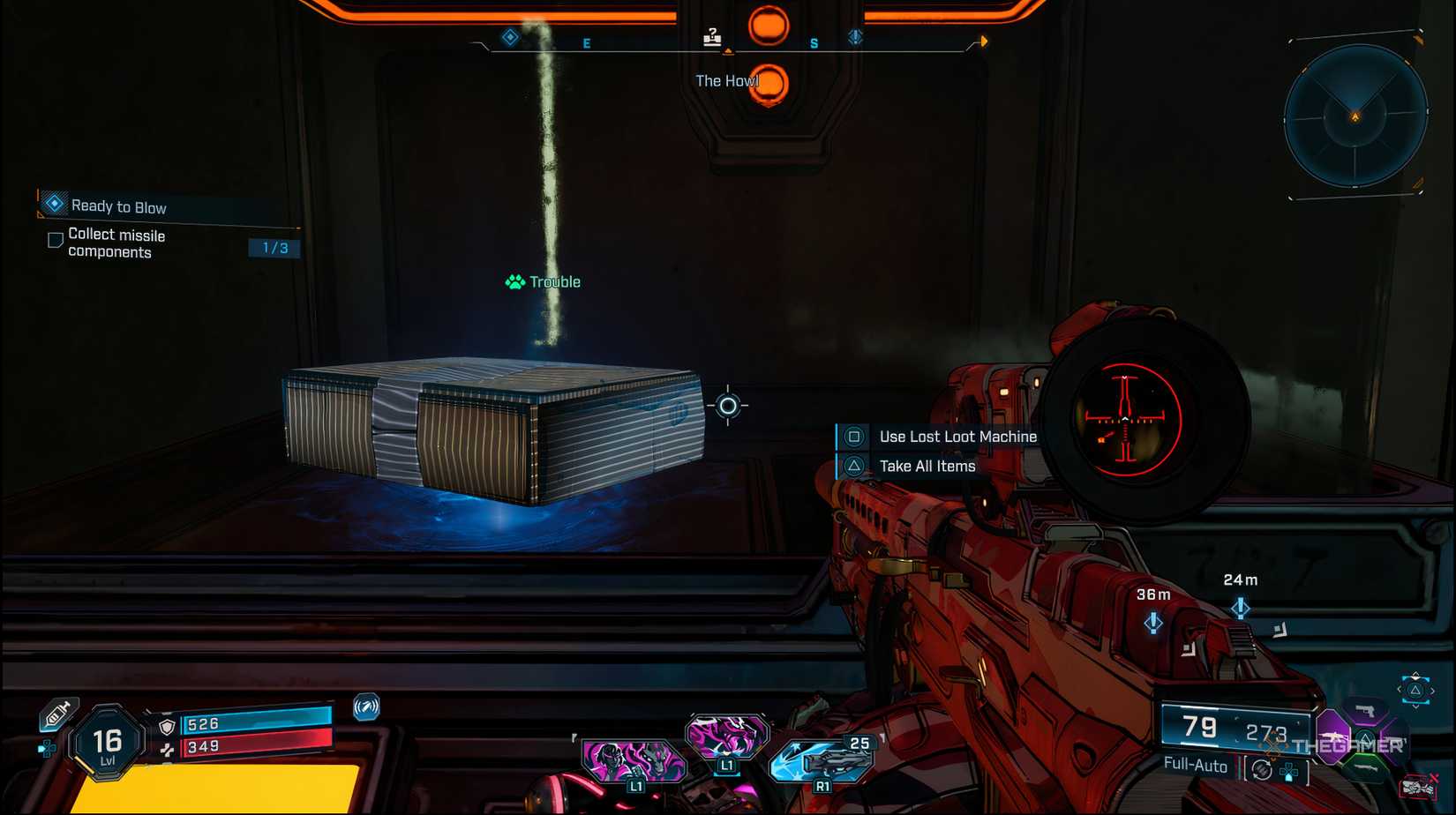Select the shotgun icon on the weapon wheel
Screen dimensions: 1456x815
1367,767
